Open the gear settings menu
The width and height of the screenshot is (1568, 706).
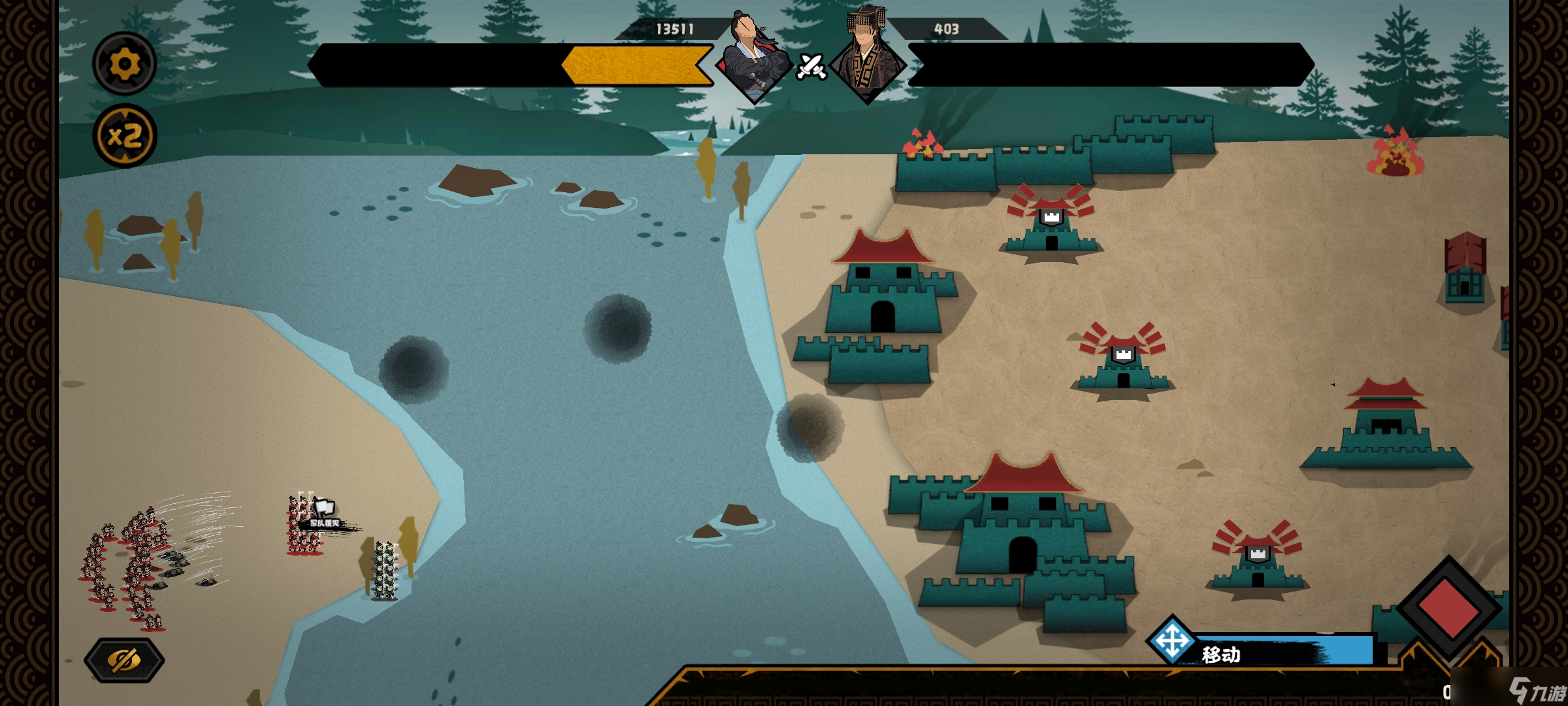[124, 64]
